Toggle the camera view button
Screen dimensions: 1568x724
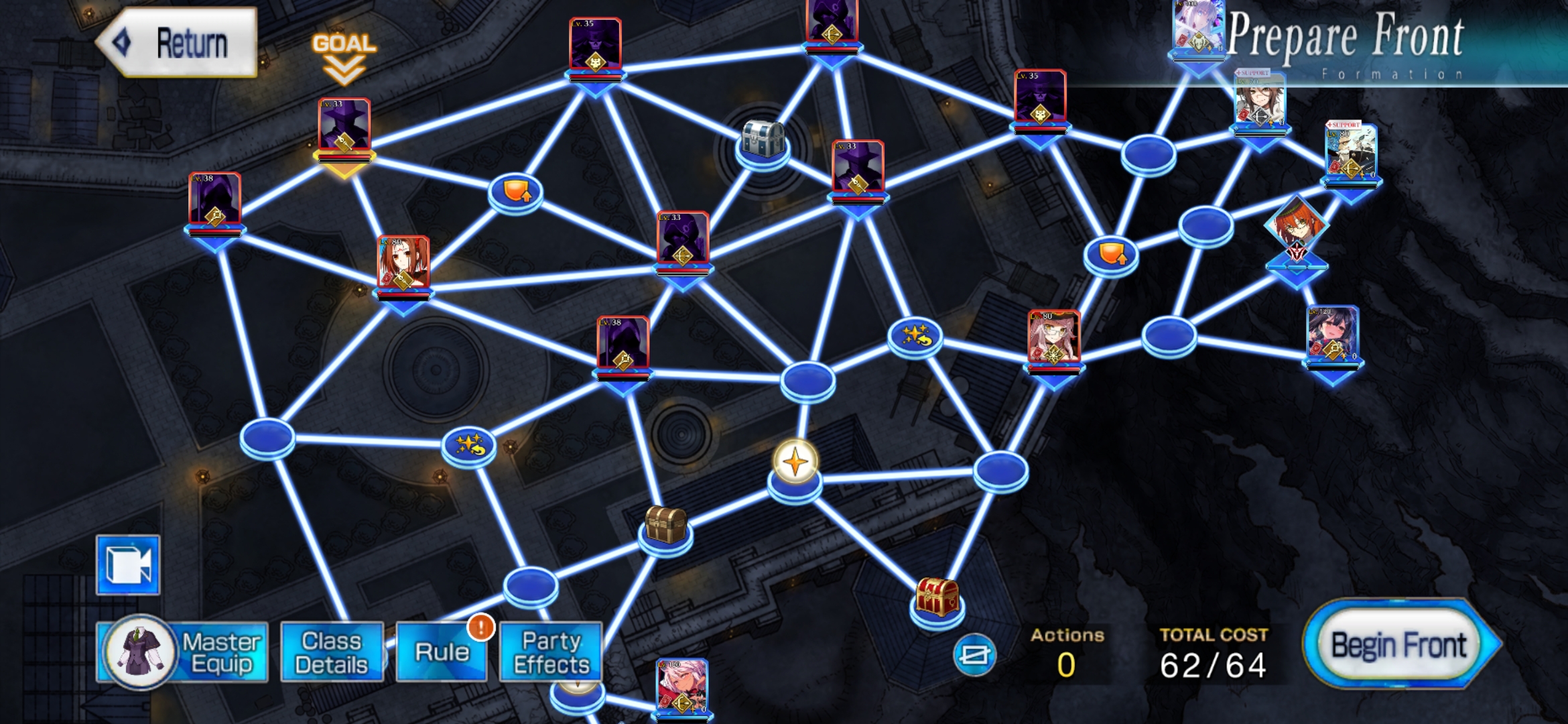[x=128, y=565]
